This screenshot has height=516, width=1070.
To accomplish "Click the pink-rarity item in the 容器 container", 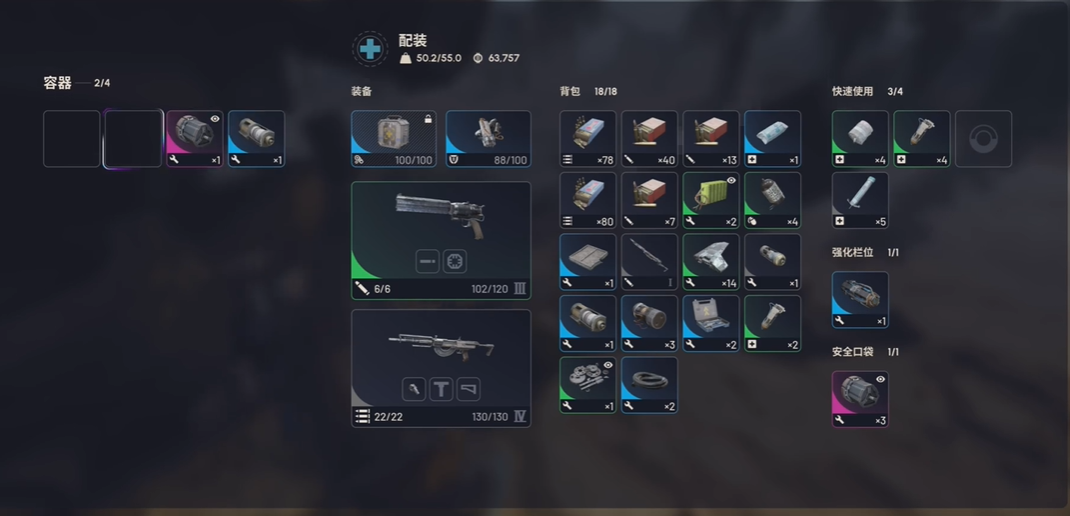I will point(194,138).
